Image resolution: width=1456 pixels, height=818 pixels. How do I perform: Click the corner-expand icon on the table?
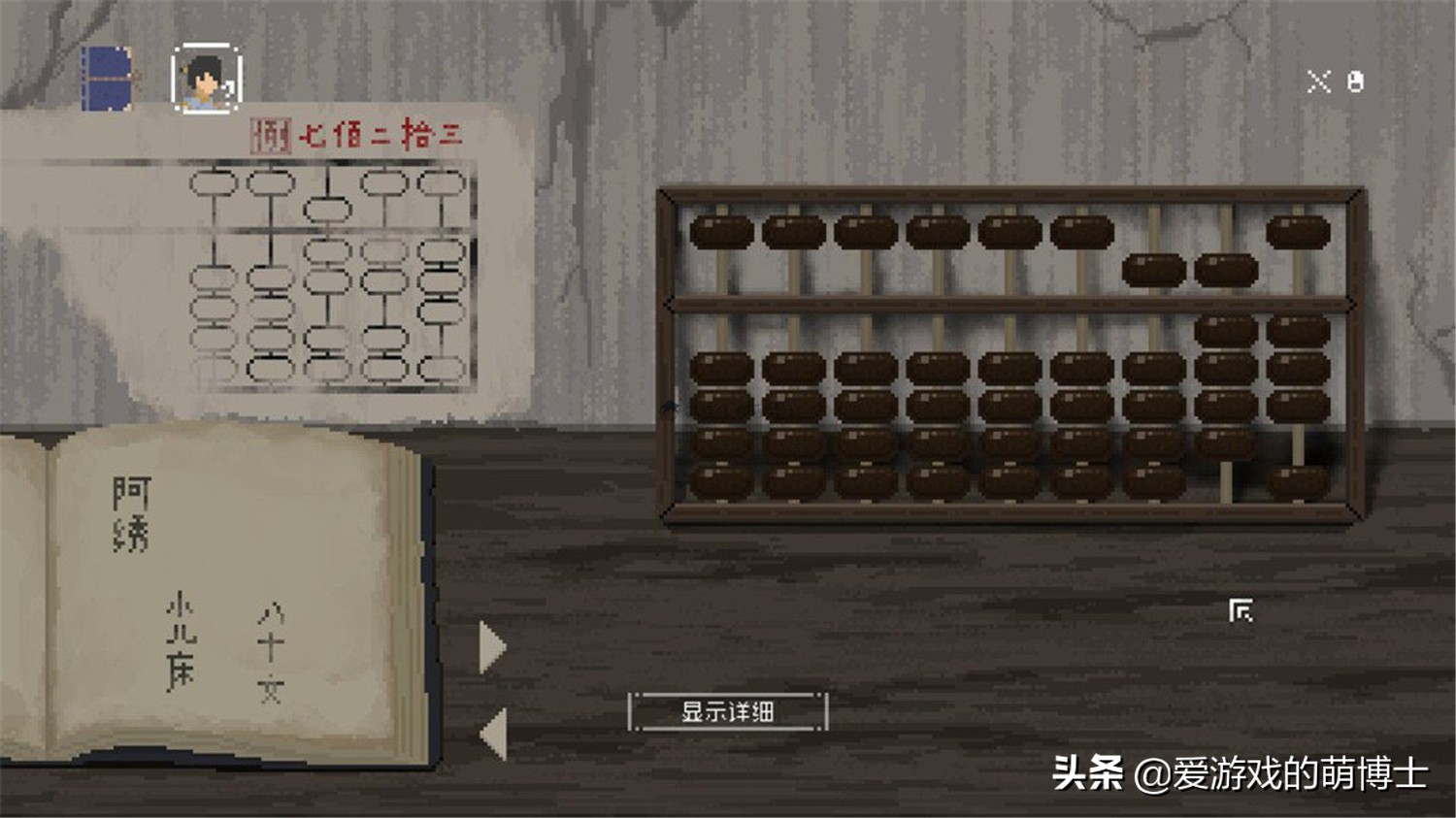click(1240, 609)
